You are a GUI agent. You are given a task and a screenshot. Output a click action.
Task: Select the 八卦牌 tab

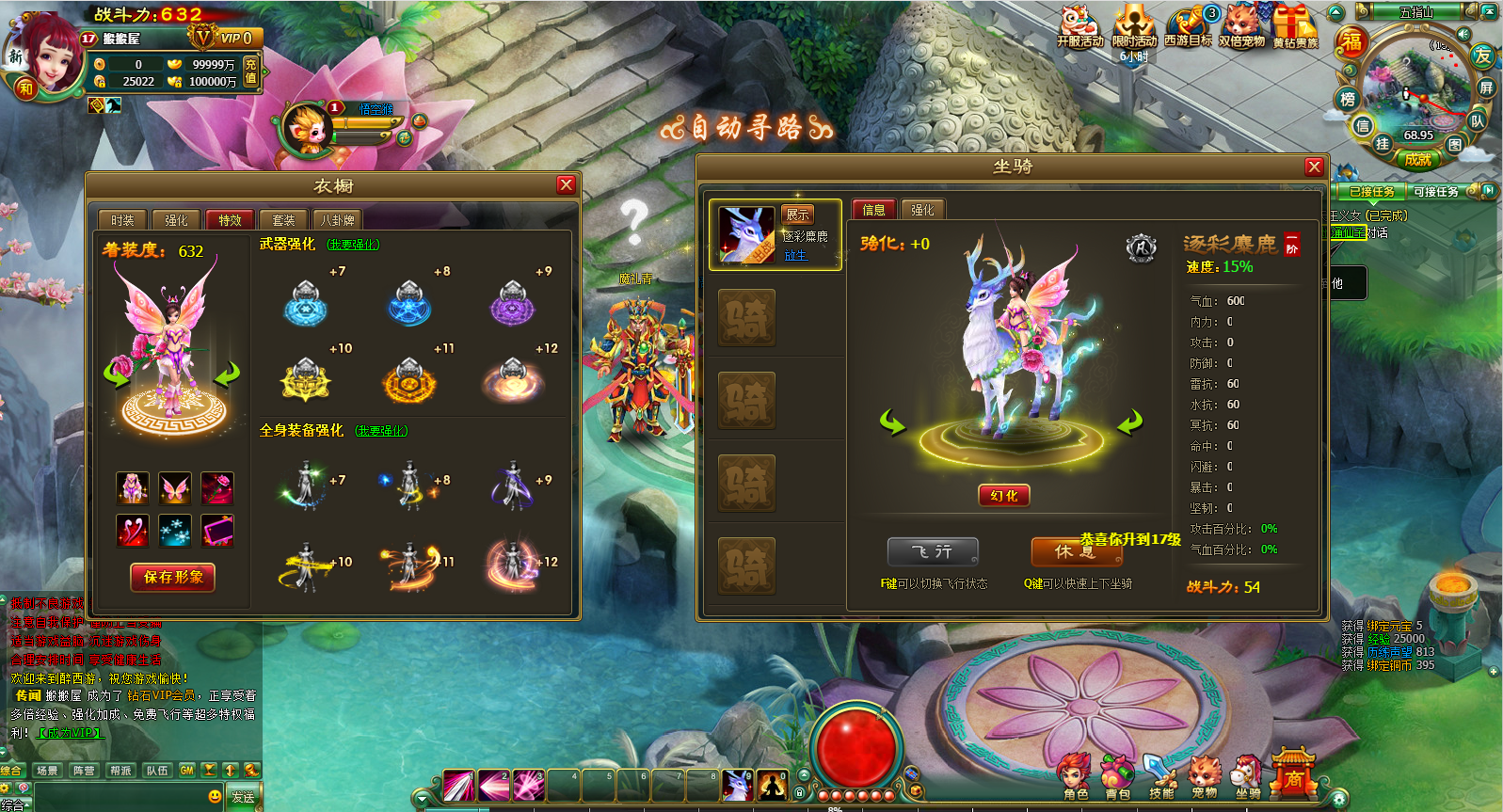337,220
